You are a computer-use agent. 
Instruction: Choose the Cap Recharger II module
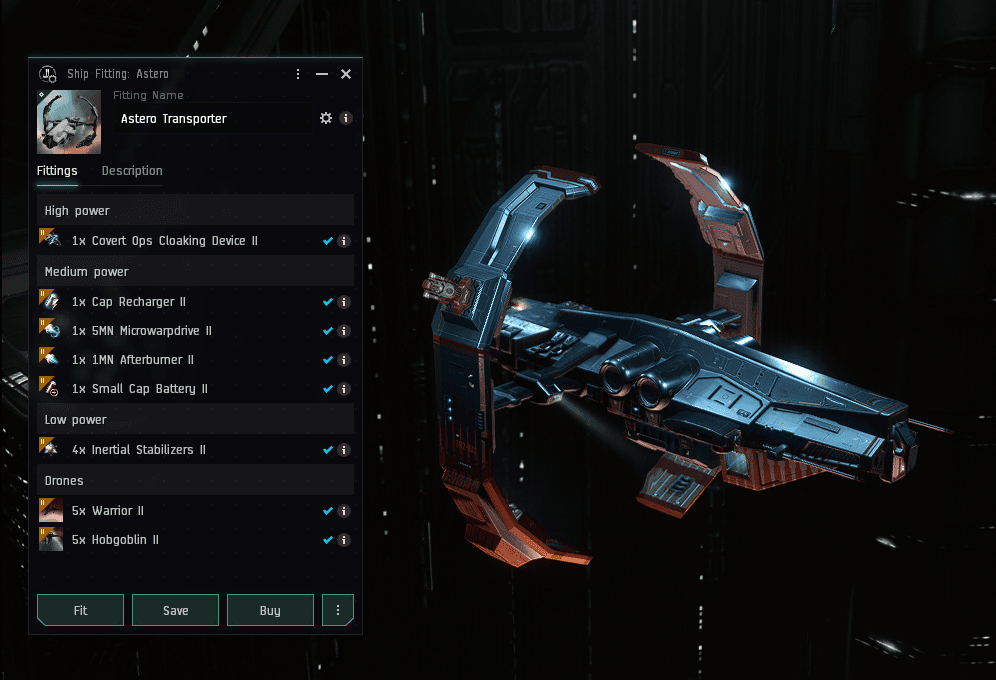129,302
